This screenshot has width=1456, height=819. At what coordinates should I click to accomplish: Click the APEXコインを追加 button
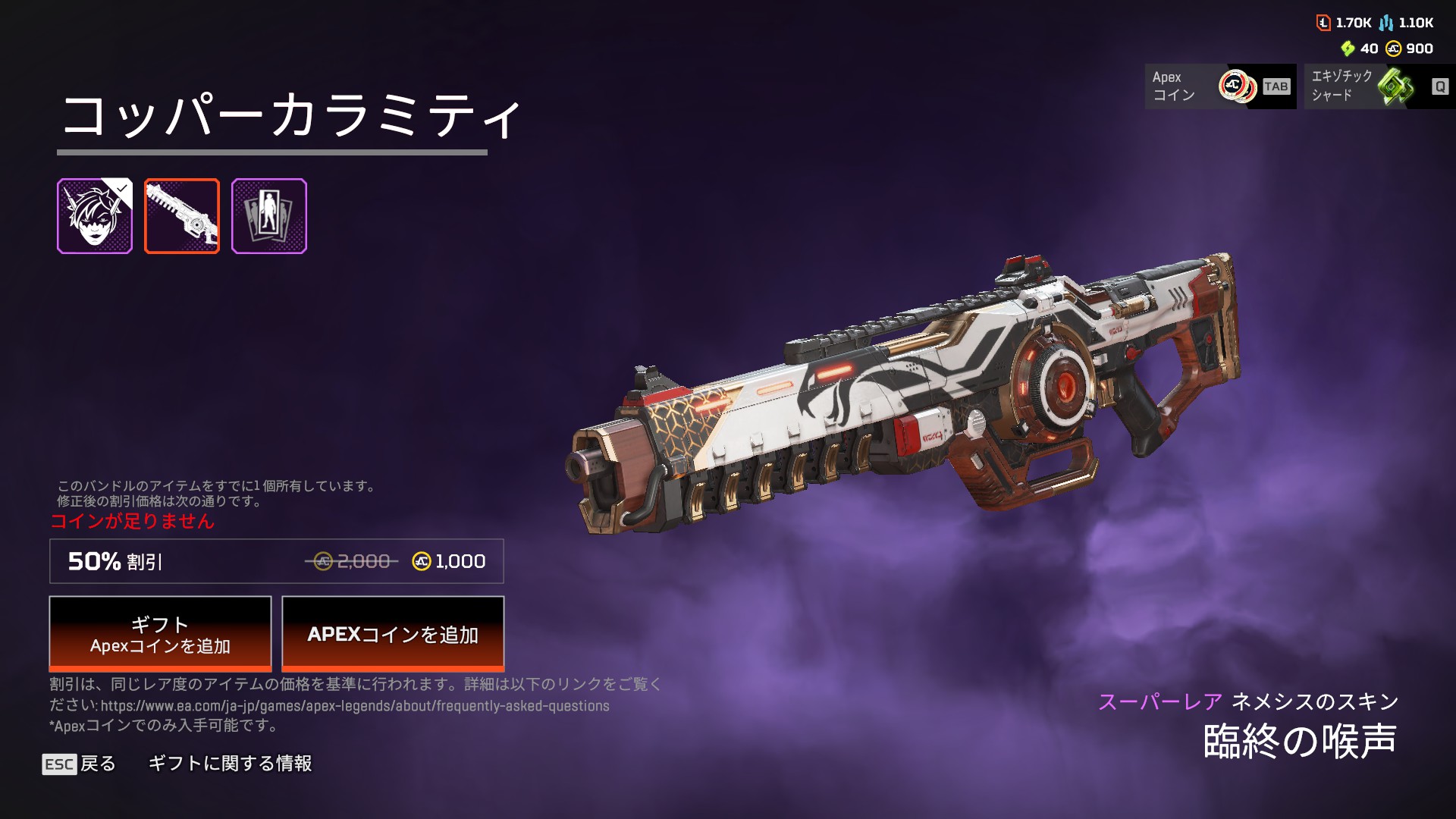pos(393,634)
